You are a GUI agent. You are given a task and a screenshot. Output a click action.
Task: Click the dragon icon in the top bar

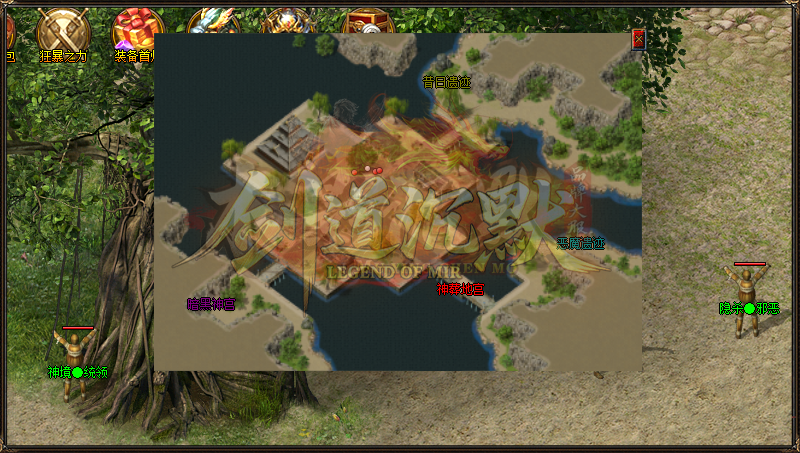[x=212, y=20]
